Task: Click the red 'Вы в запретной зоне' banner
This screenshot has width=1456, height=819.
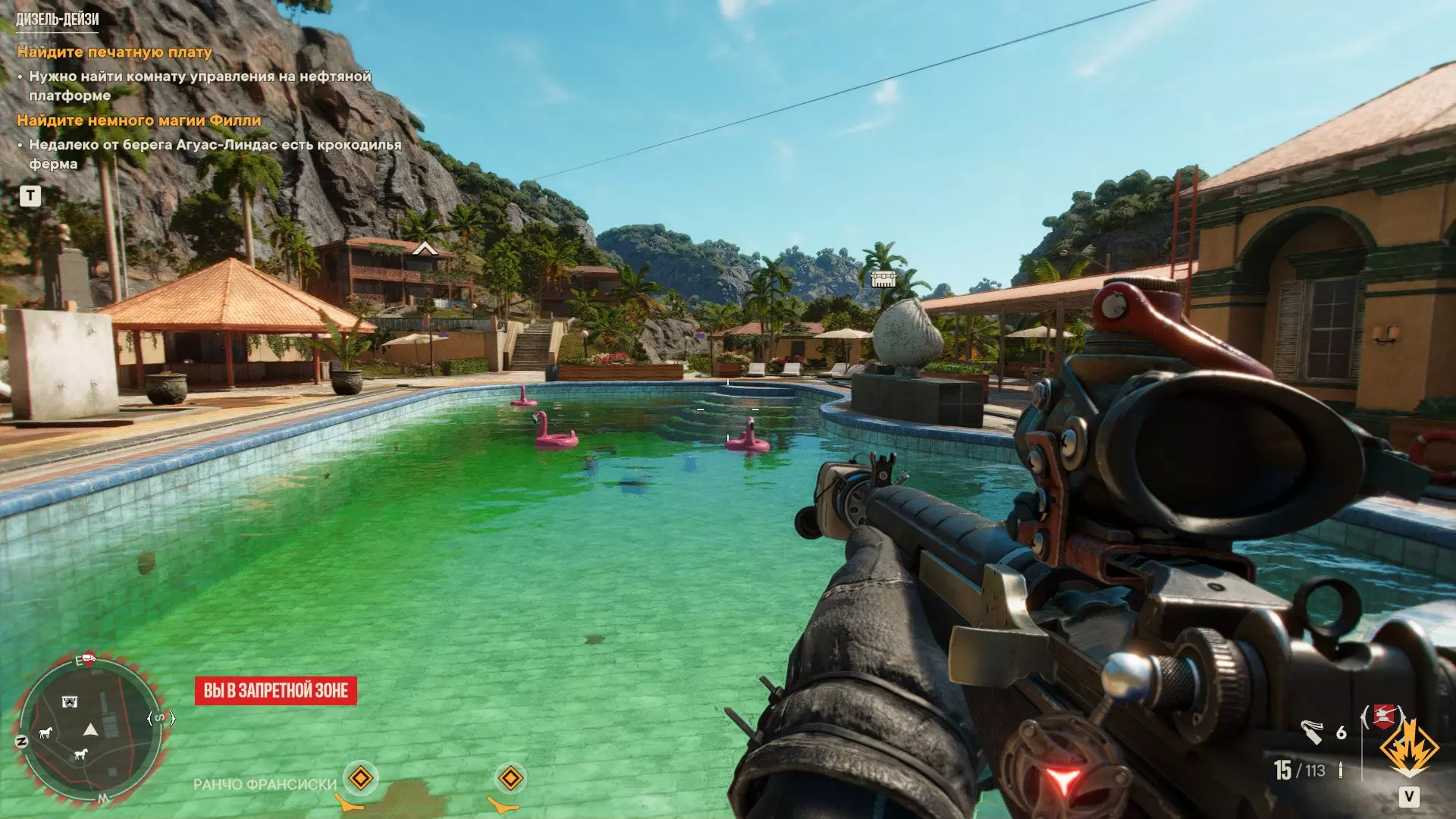Action: point(276,691)
